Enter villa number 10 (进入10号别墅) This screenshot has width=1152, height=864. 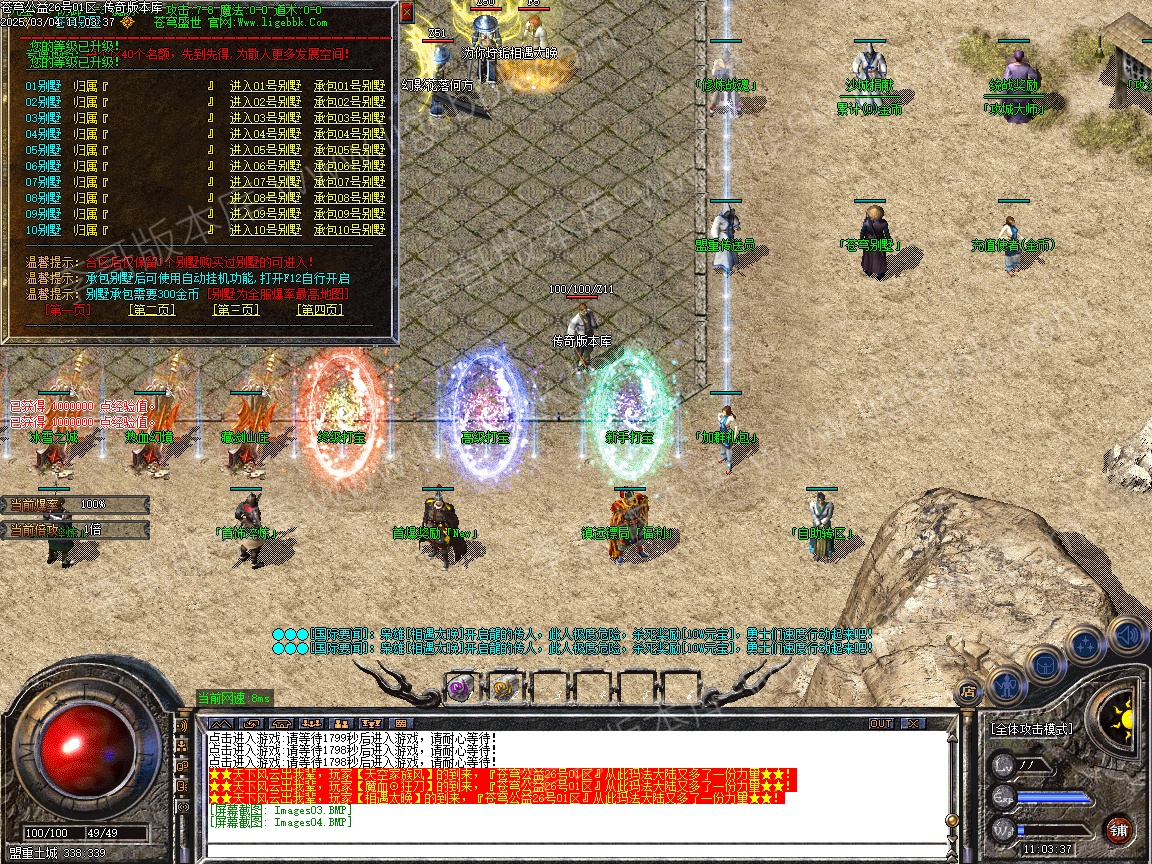coord(265,230)
